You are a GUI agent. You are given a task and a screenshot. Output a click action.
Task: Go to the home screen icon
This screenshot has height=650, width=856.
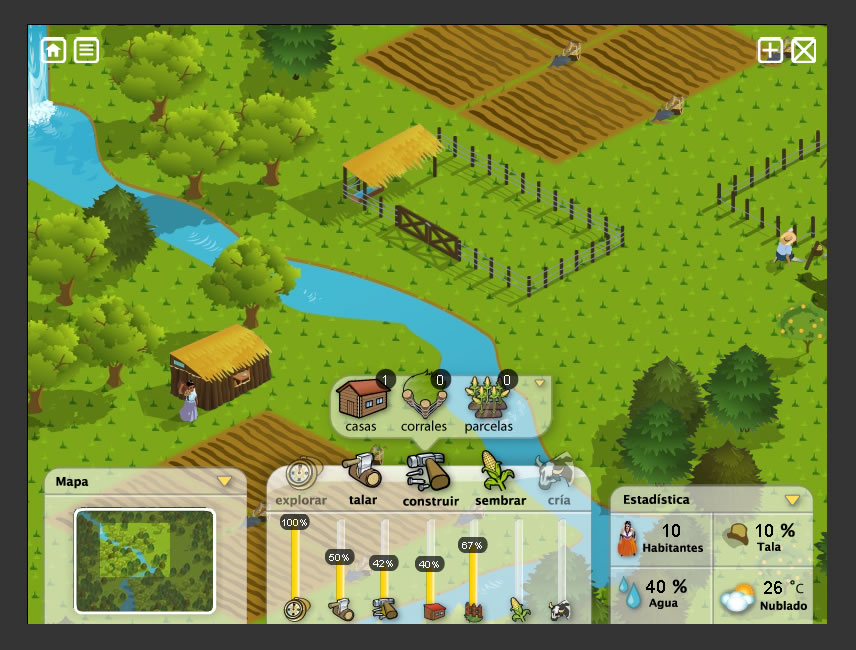[x=53, y=50]
